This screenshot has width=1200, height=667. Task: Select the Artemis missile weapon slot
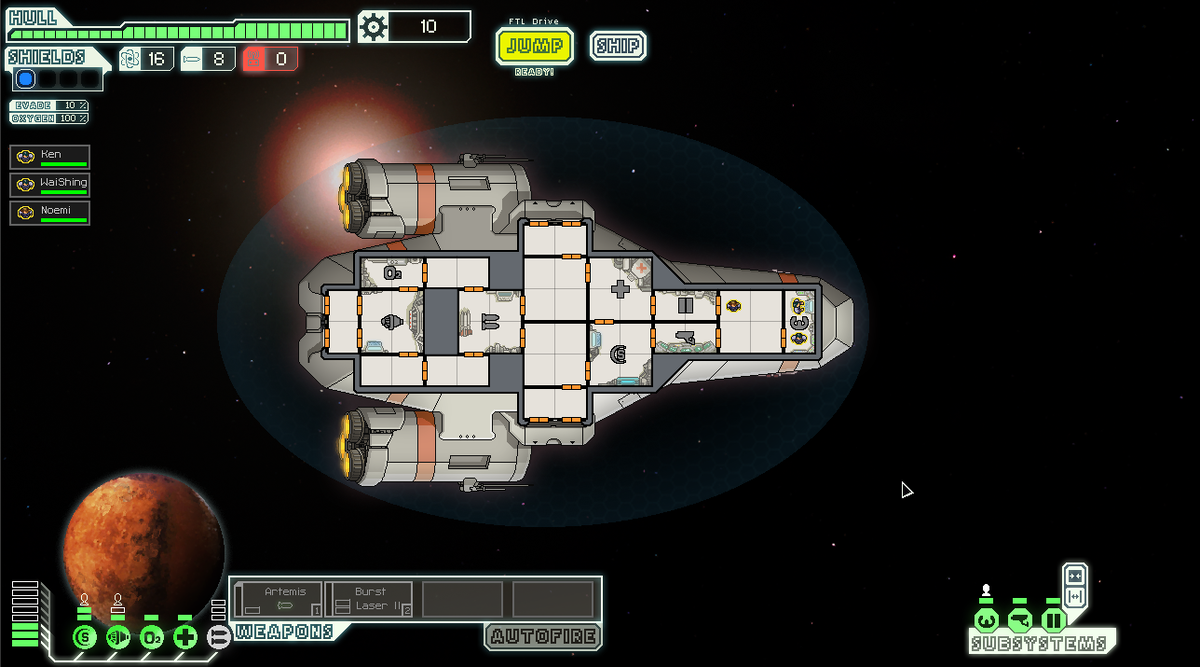(x=278, y=599)
